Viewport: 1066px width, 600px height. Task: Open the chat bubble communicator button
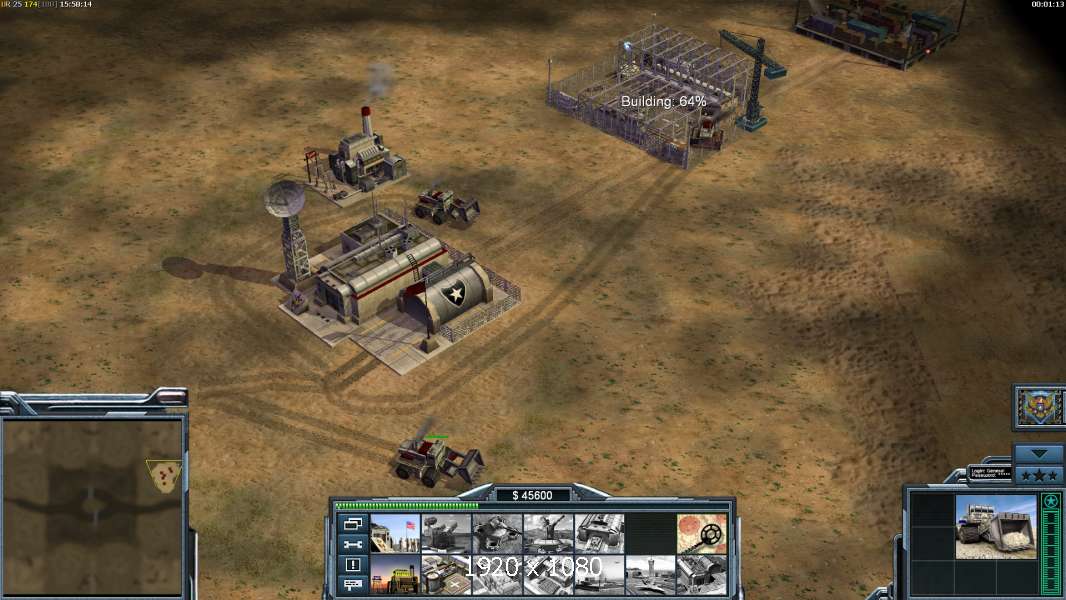(353, 585)
